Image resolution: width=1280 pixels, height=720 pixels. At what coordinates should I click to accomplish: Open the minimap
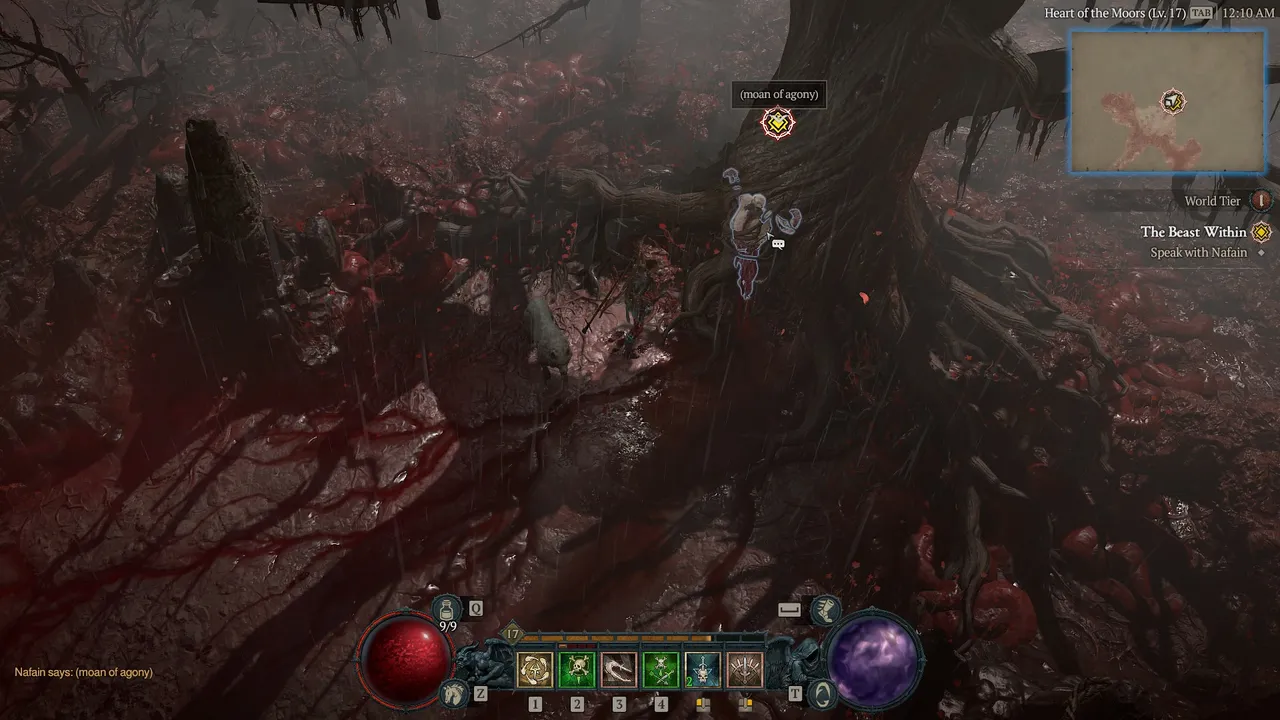pyautogui.click(x=1166, y=101)
